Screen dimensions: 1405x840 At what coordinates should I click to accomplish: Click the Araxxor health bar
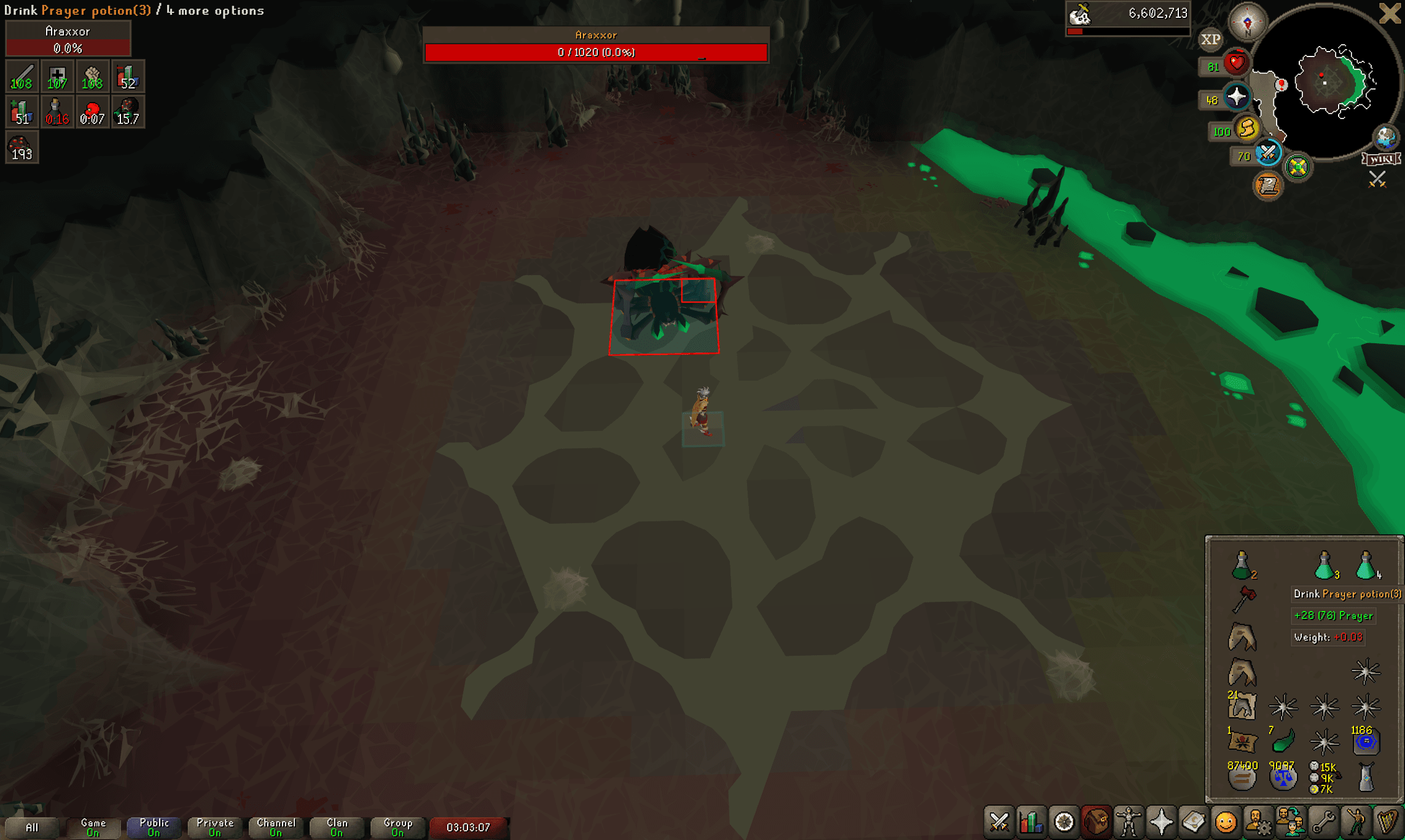coord(595,52)
